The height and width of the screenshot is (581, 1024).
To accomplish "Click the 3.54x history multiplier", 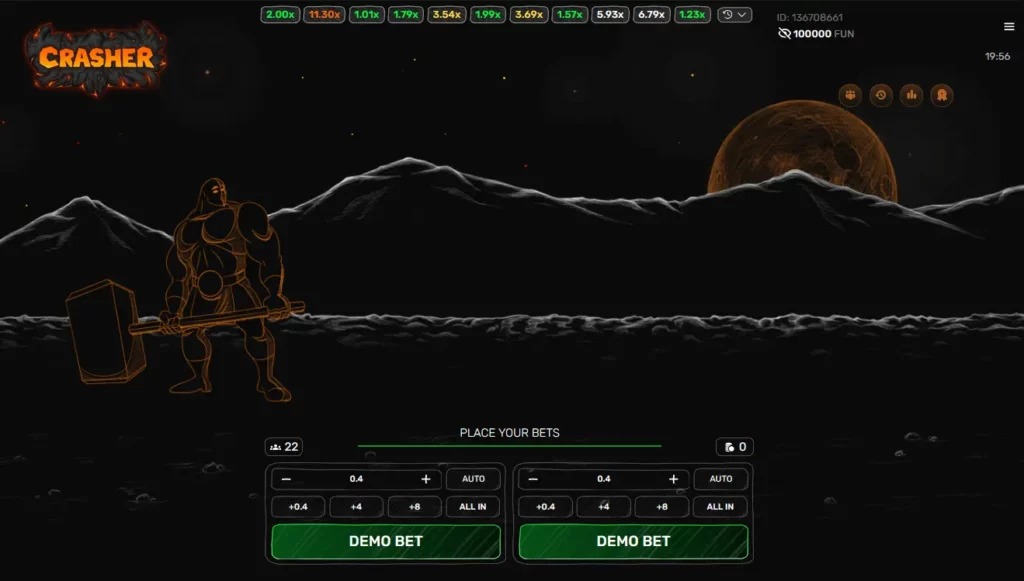I will [x=446, y=15].
